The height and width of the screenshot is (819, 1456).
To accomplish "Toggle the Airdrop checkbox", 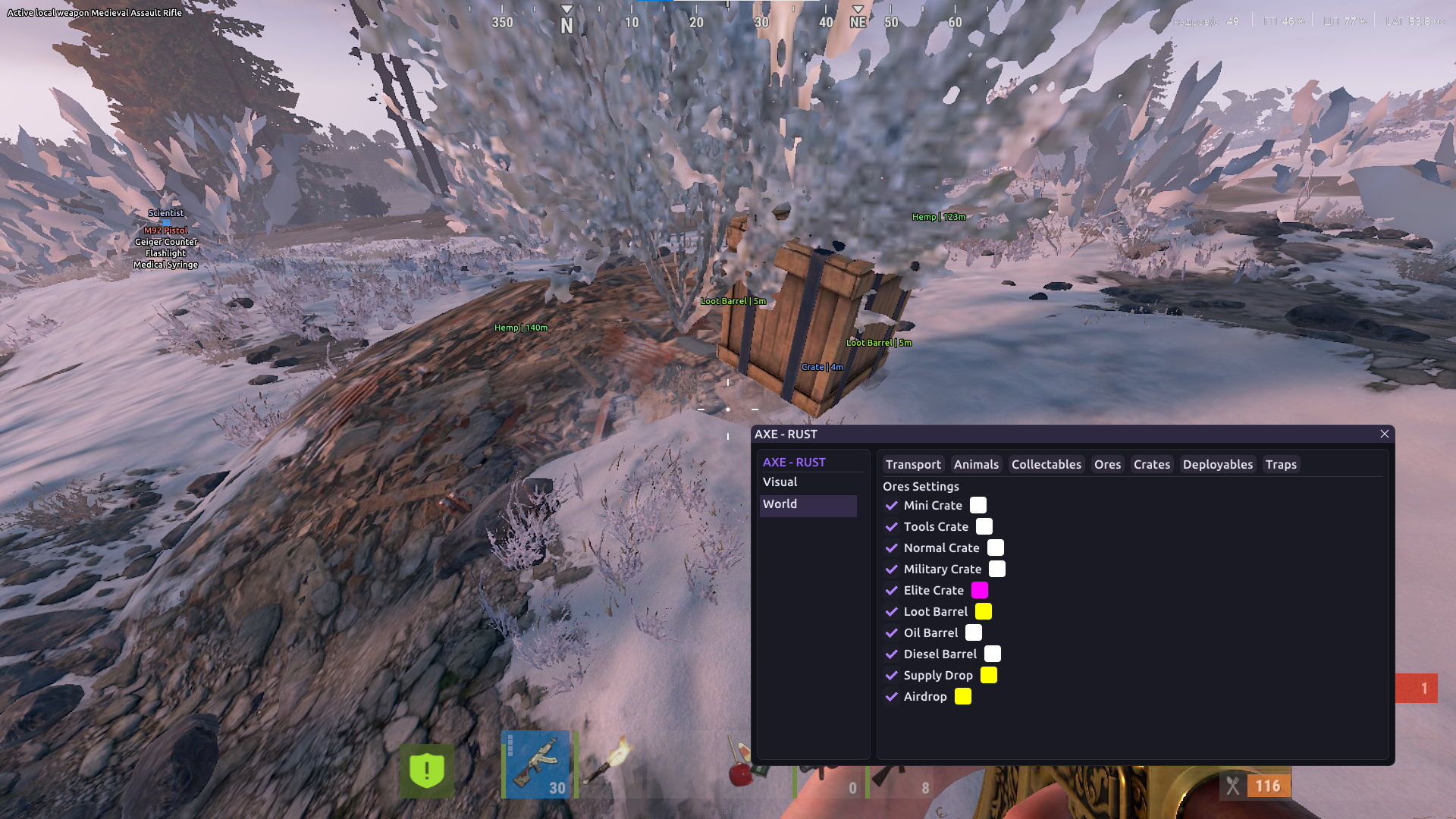I will (892, 697).
